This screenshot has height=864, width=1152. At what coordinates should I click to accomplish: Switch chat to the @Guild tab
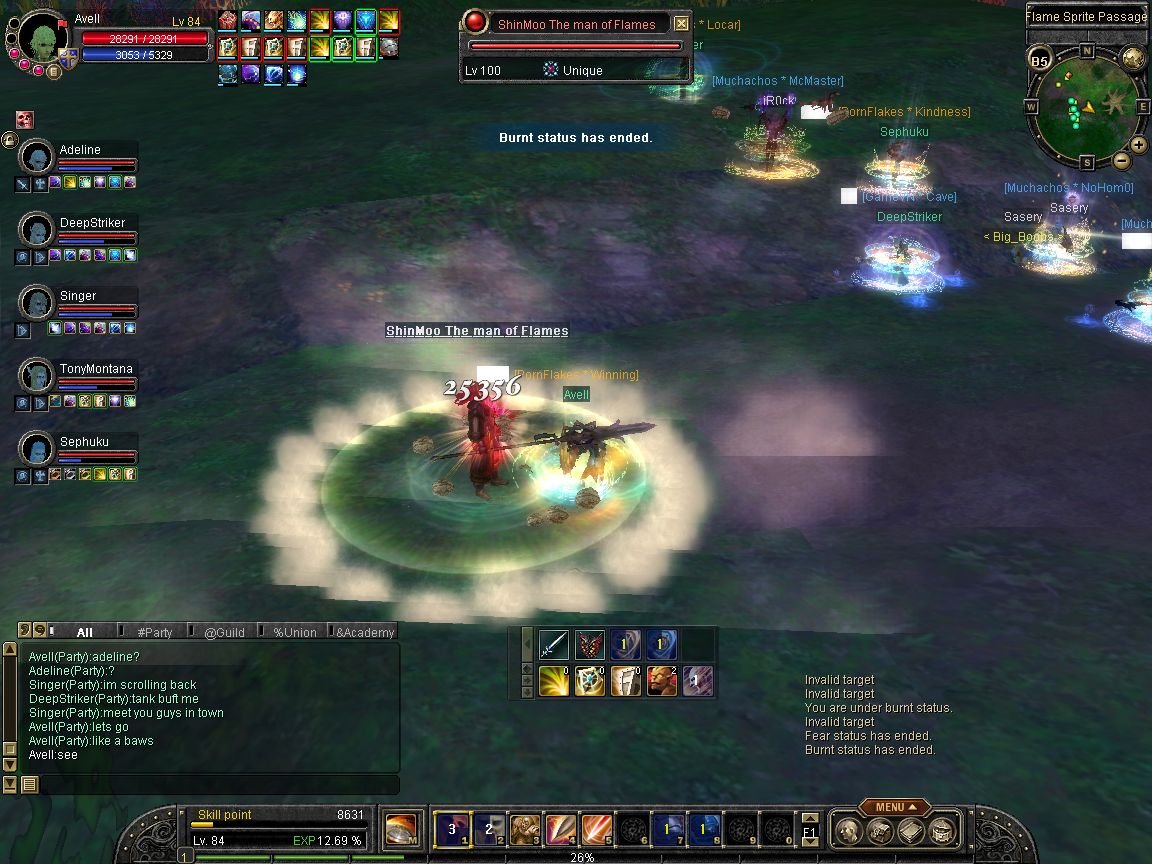pos(224,632)
